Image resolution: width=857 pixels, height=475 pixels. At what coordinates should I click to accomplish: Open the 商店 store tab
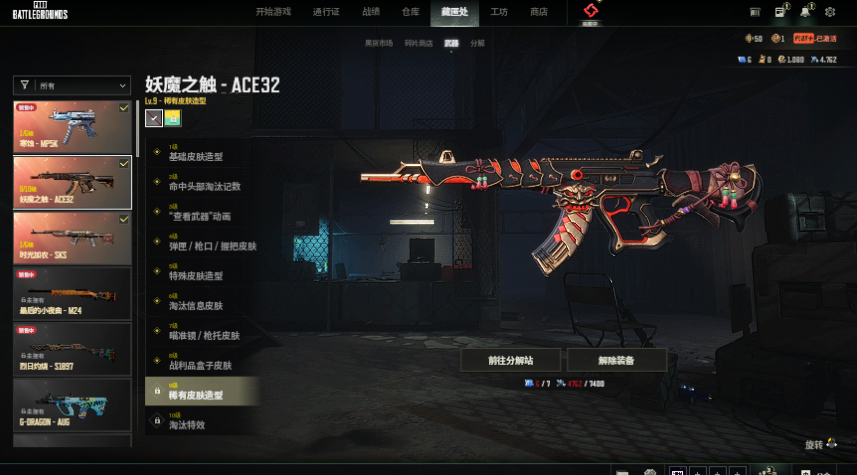click(539, 12)
